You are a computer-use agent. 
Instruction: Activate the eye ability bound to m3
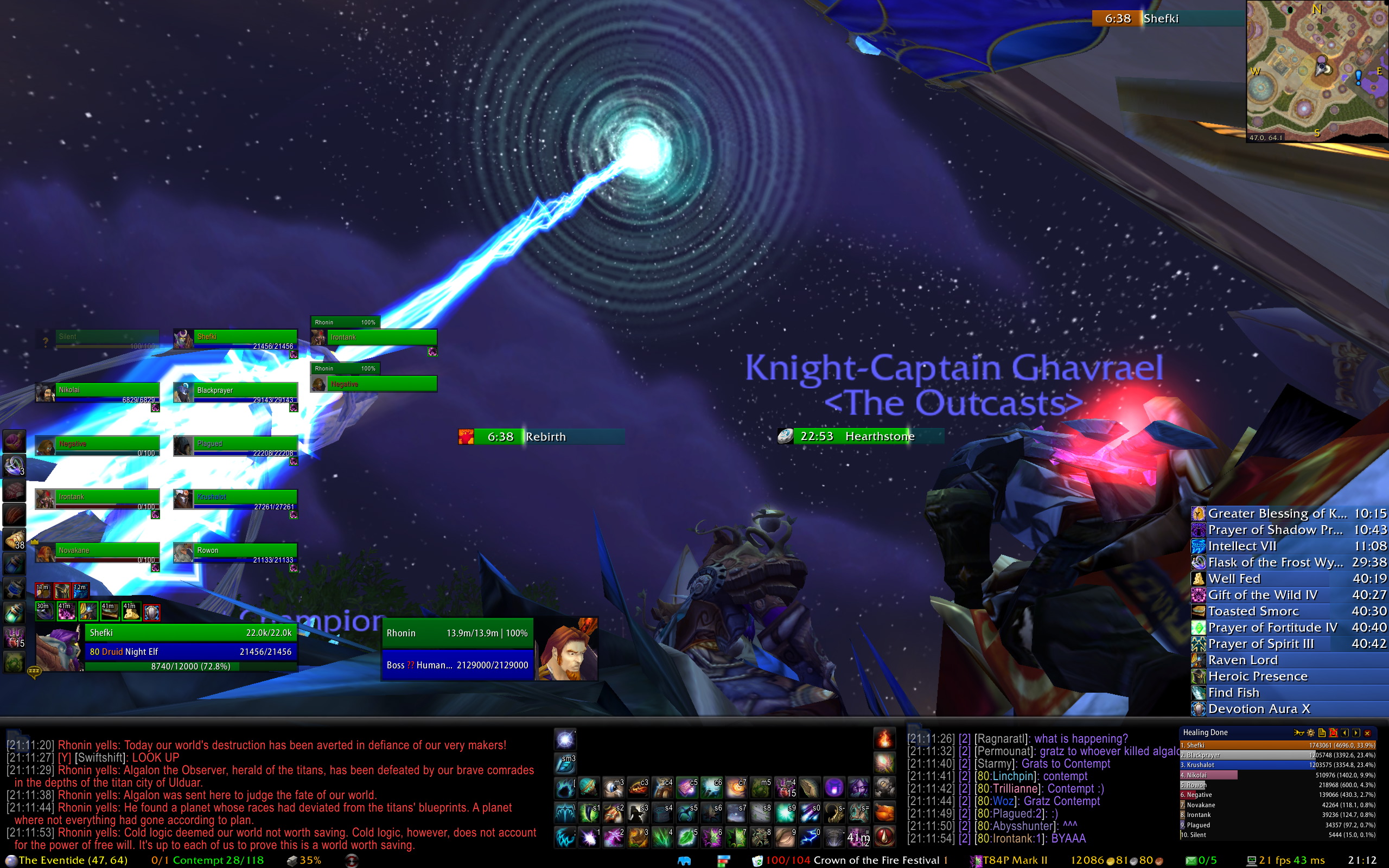click(613, 788)
